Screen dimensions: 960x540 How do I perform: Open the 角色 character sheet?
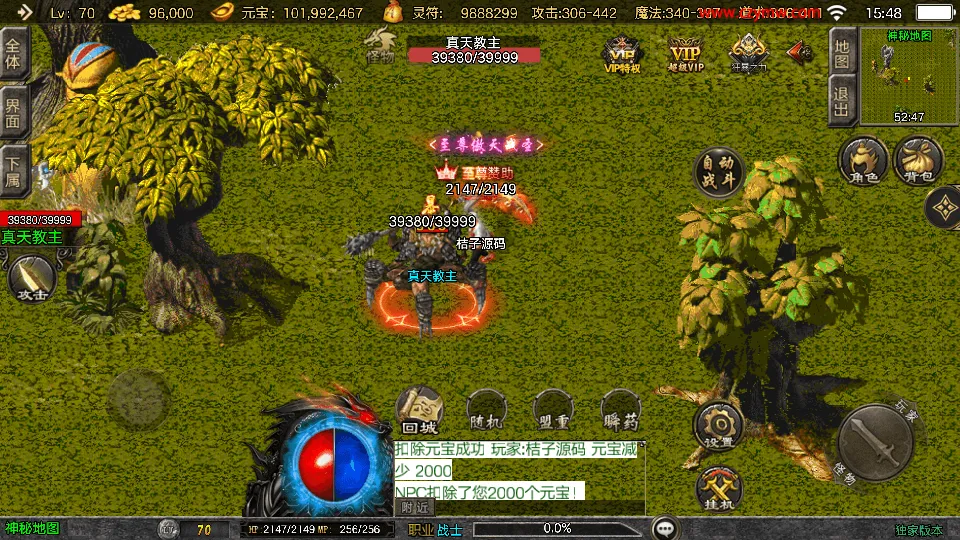(864, 163)
